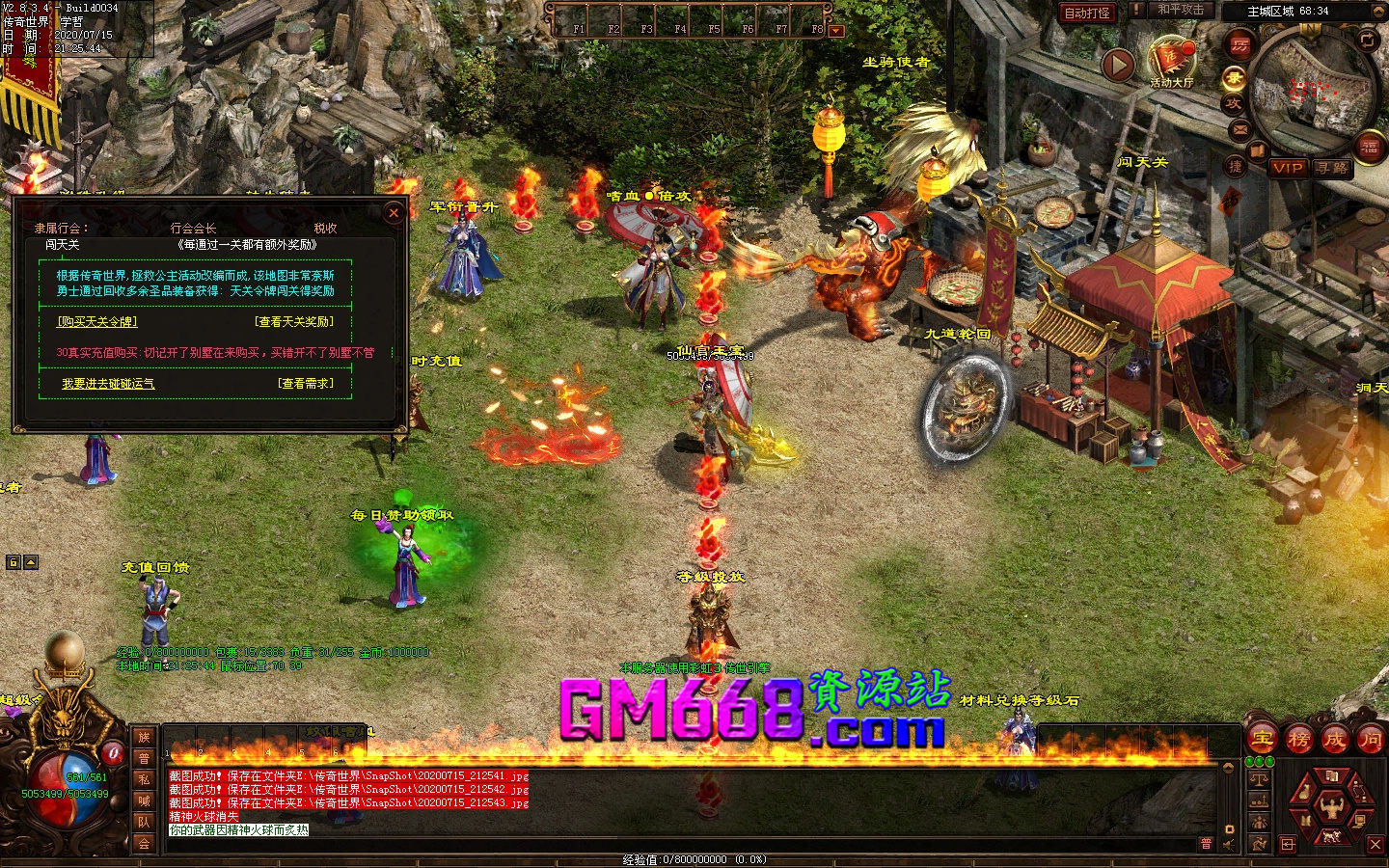Toggle the 自动打怪 auto-fight button
The width and height of the screenshot is (1389, 868).
tap(1087, 13)
